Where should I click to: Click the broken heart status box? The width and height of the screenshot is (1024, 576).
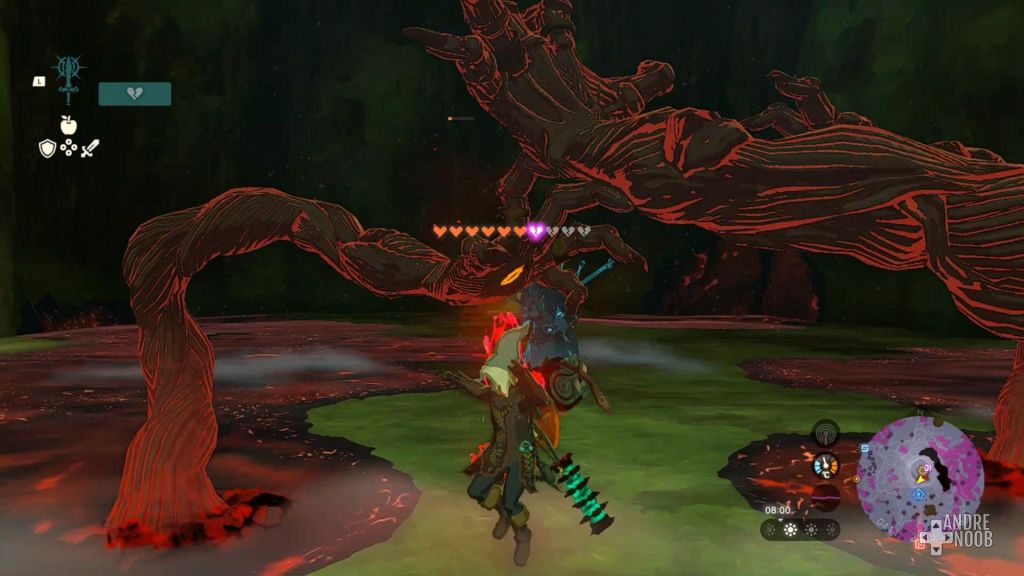tap(134, 94)
